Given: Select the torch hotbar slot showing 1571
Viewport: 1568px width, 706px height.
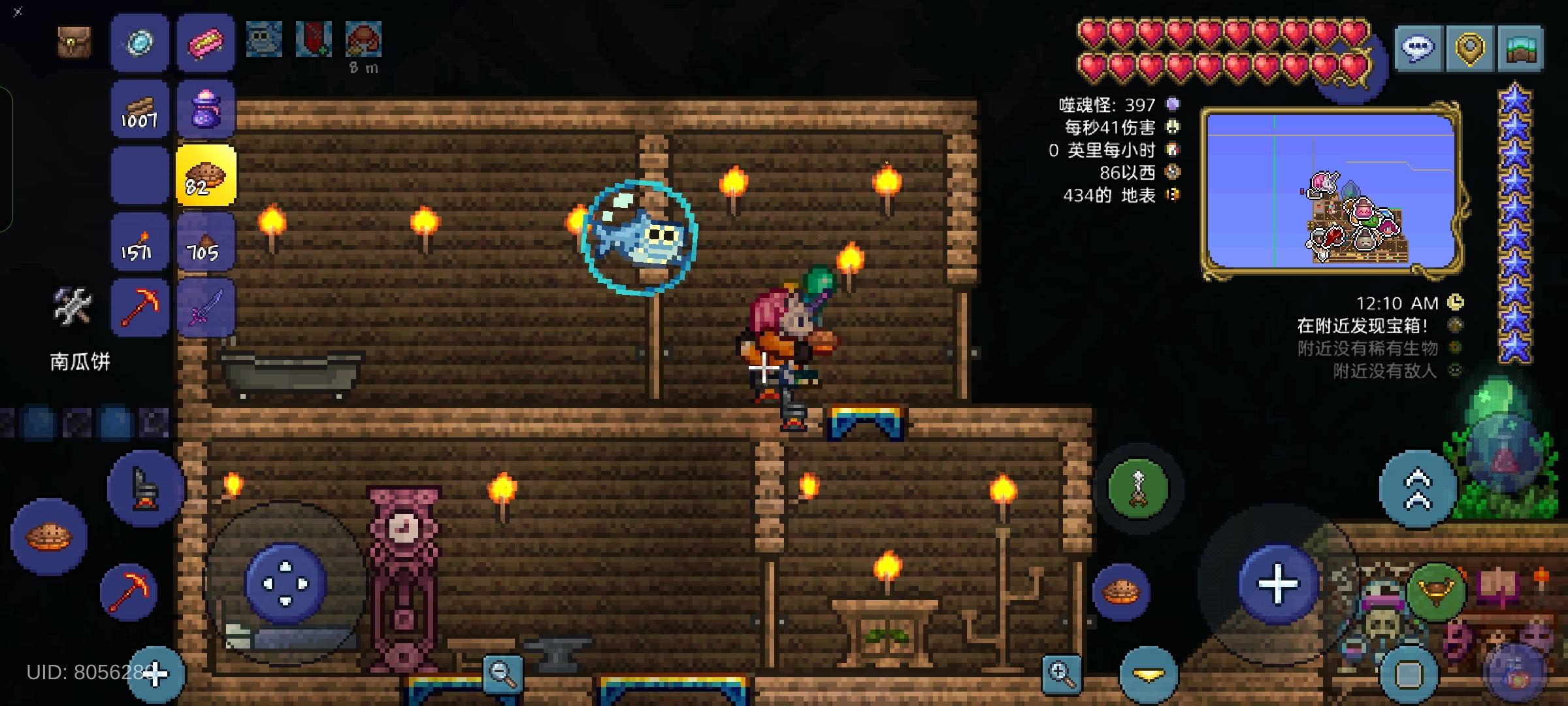Looking at the screenshot, I should click(x=139, y=241).
